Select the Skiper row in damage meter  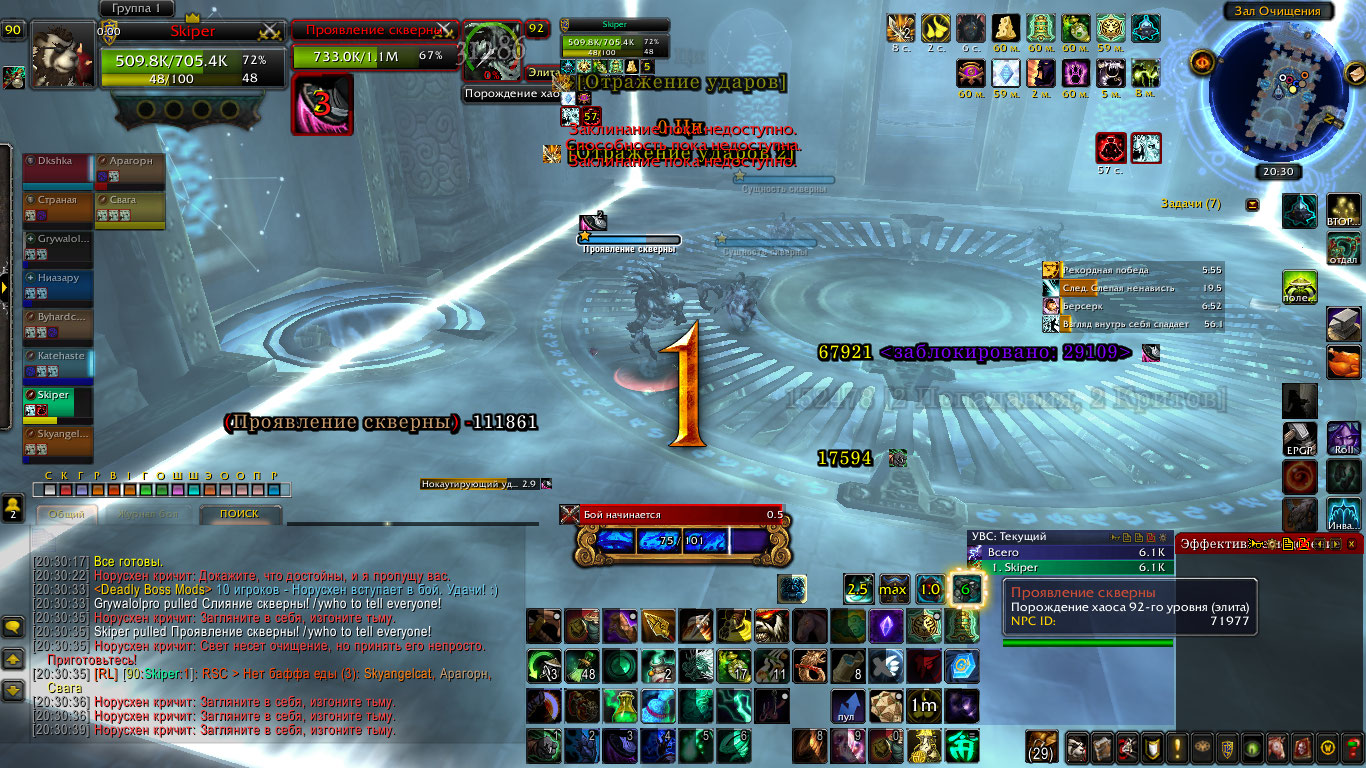[1068, 567]
